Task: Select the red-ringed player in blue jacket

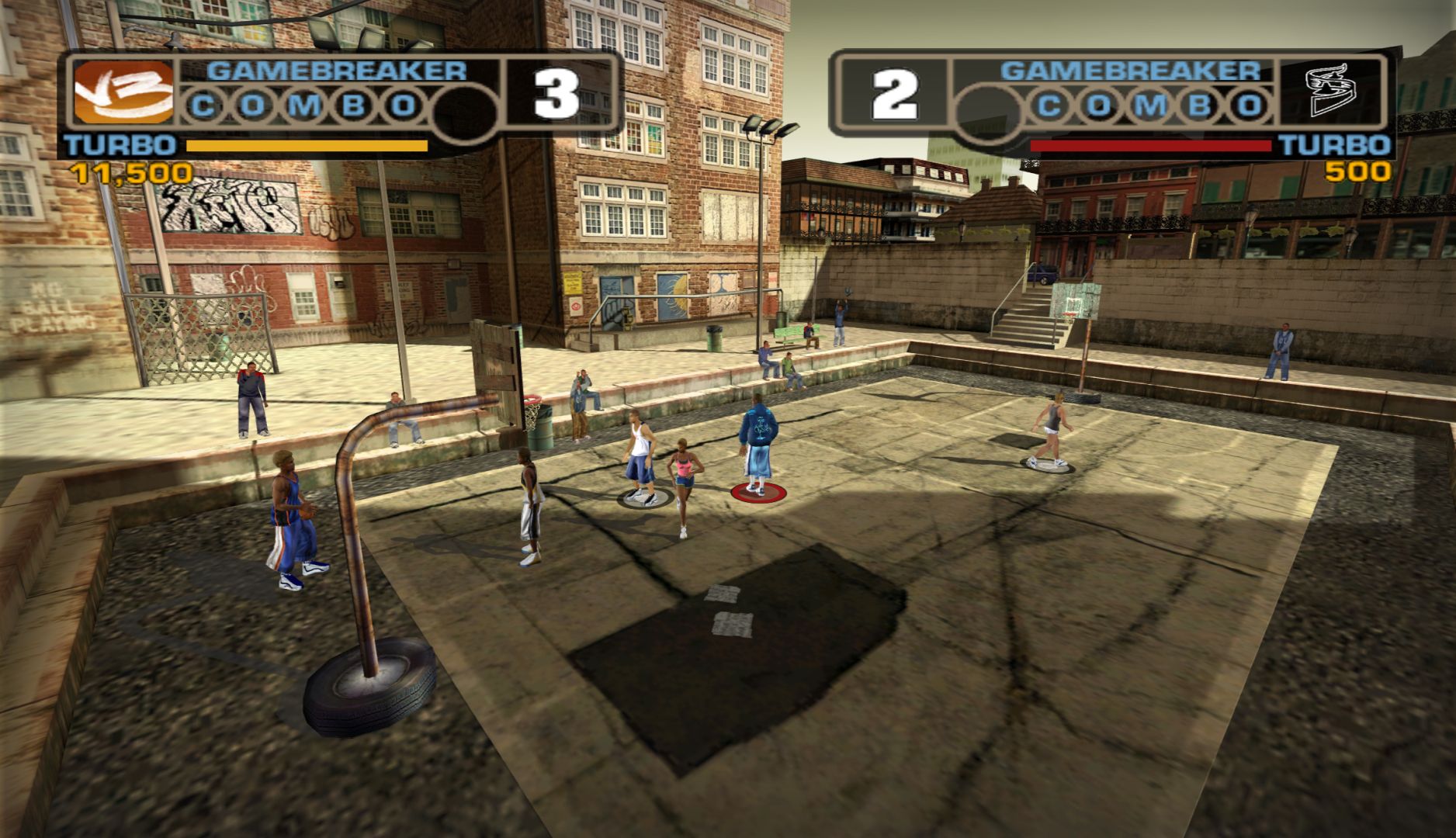Action: coord(755,446)
